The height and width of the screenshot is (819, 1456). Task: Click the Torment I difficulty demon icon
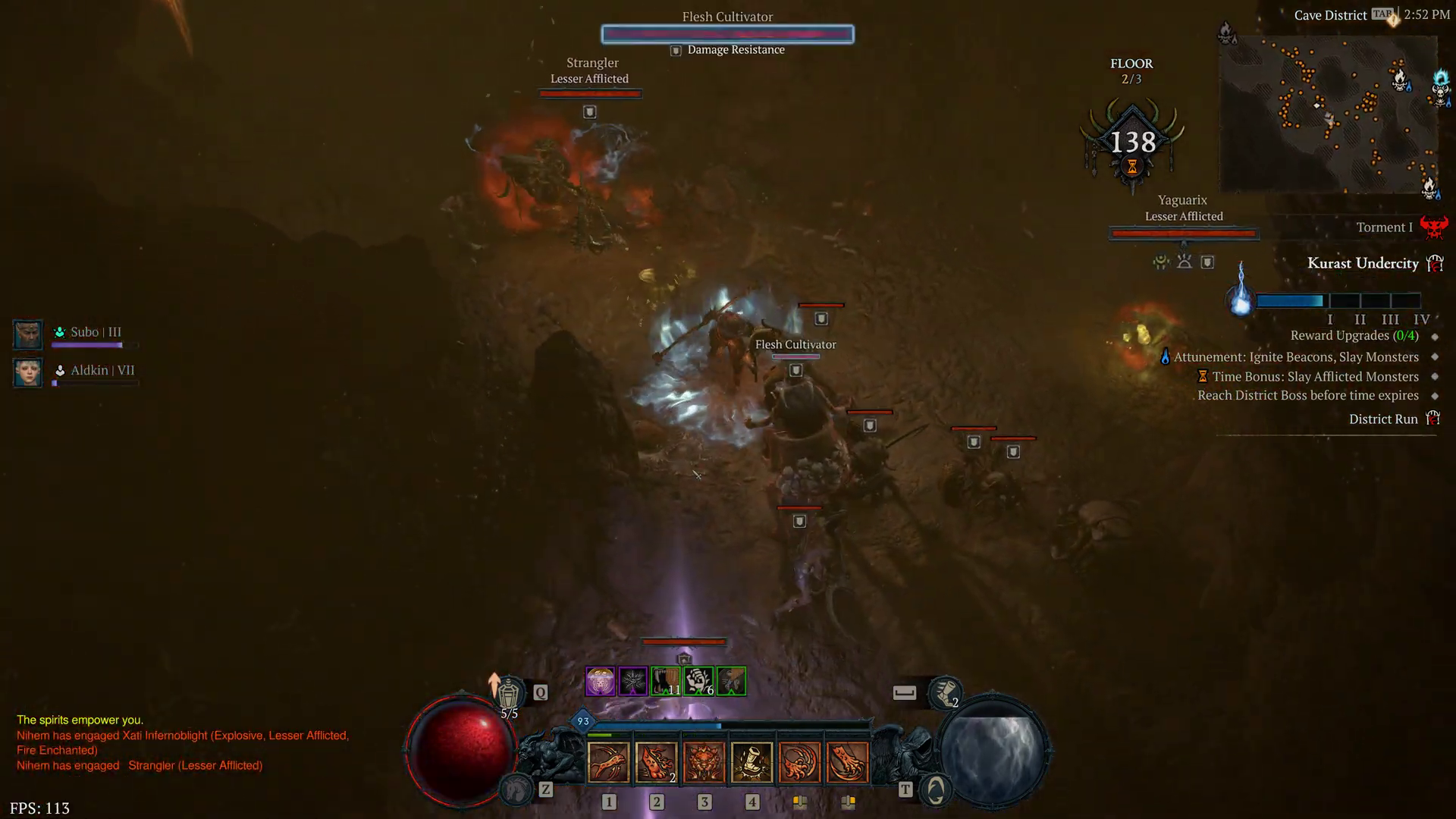1433,227
